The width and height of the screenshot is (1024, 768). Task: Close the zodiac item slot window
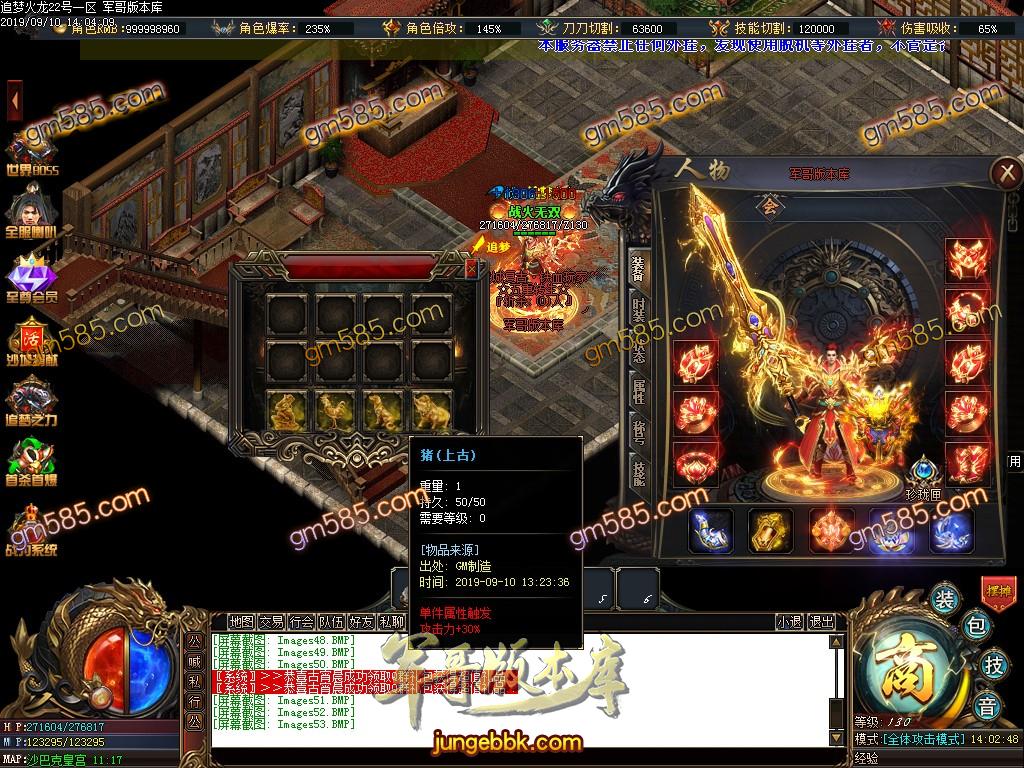pyautogui.click(x=472, y=268)
